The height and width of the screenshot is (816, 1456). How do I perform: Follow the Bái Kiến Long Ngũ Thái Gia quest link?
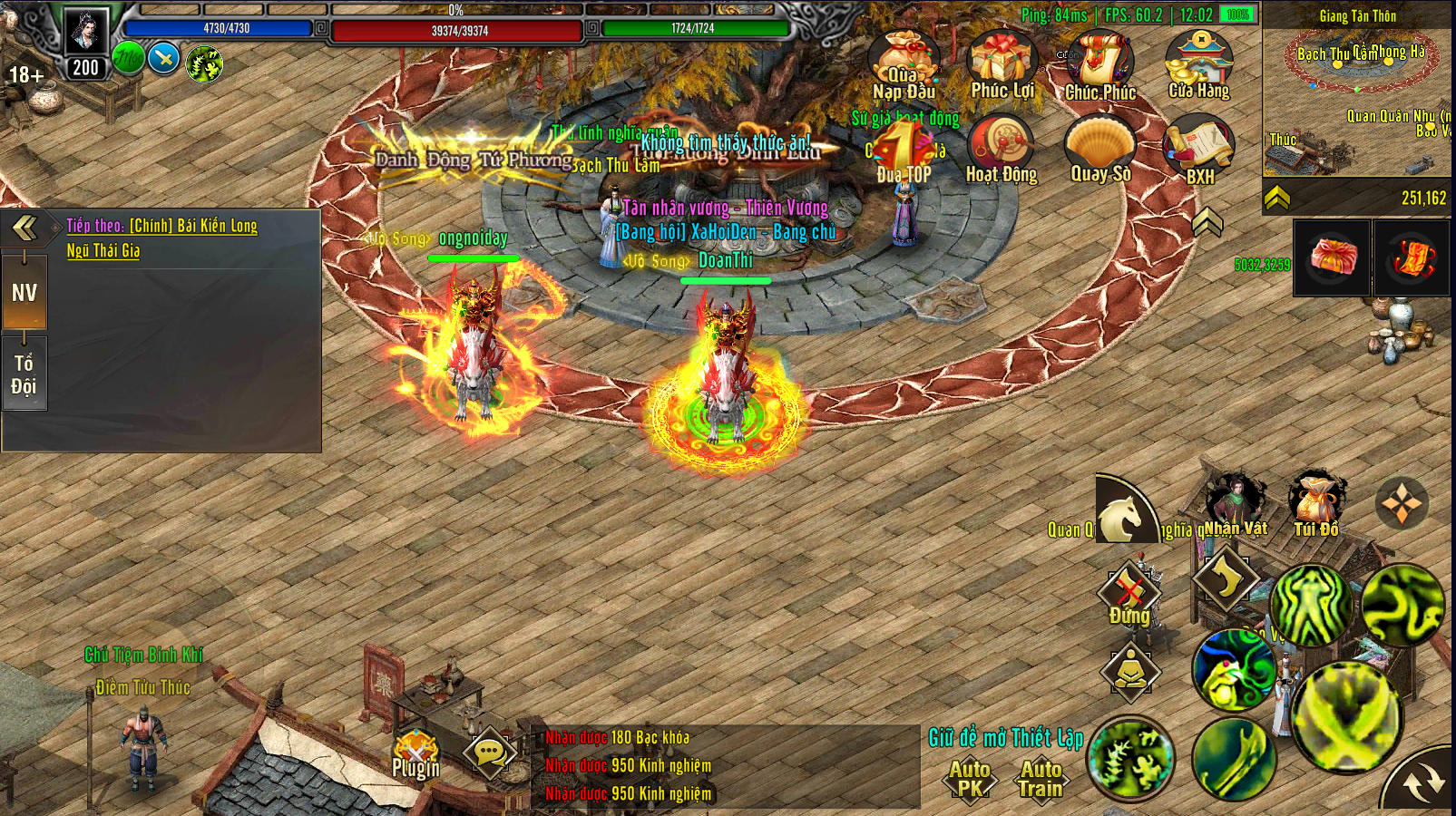click(x=161, y=238)
